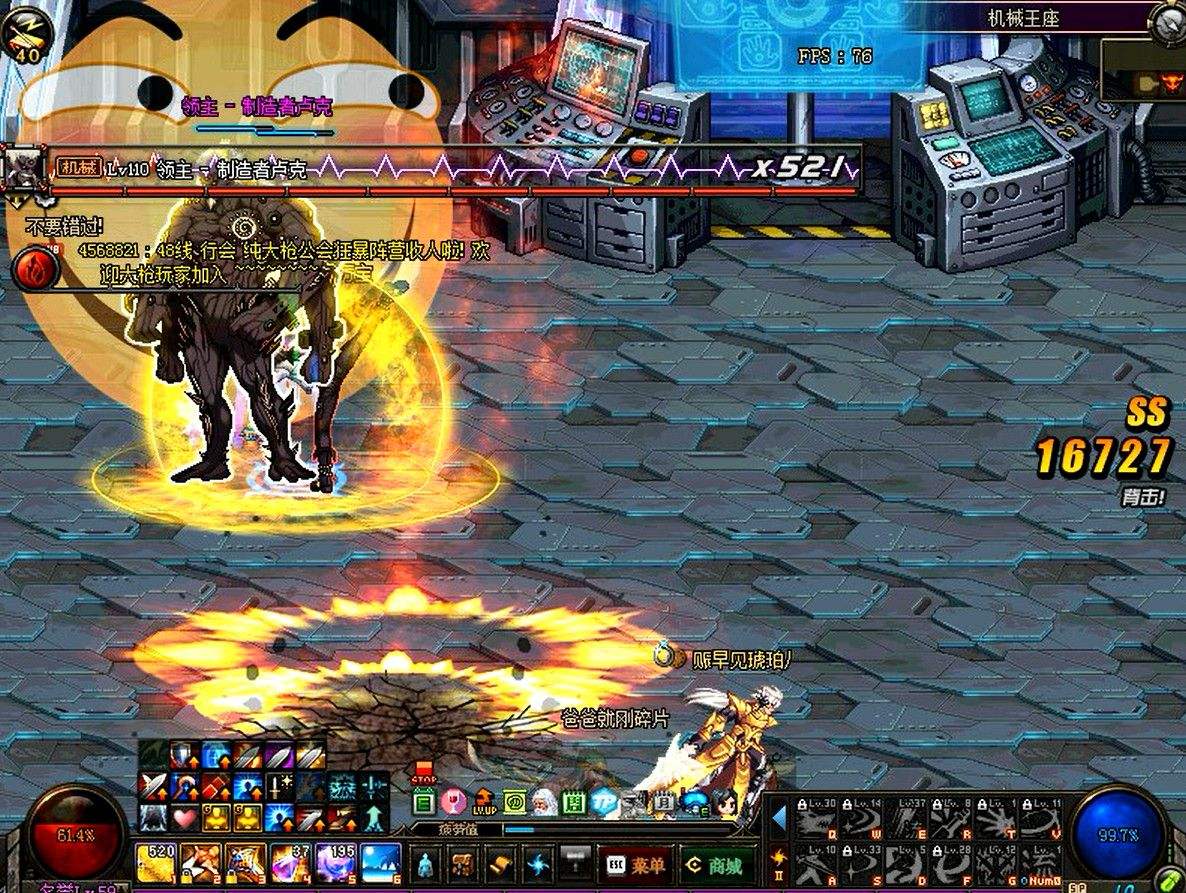
Task: Activate the Lv.30 skill on Q
Action: (x=815, y=820)
